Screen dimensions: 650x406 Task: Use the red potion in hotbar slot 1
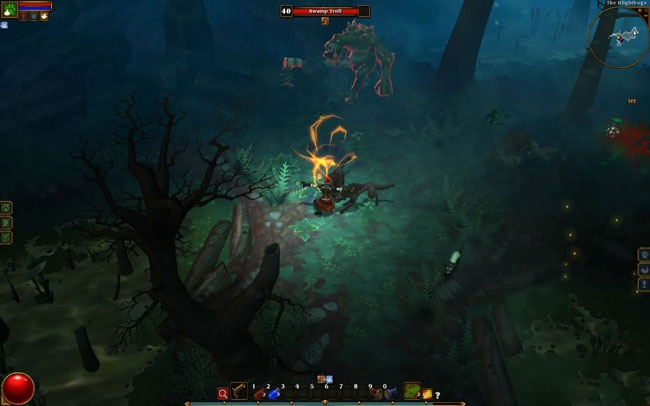[x=259, y=394]
